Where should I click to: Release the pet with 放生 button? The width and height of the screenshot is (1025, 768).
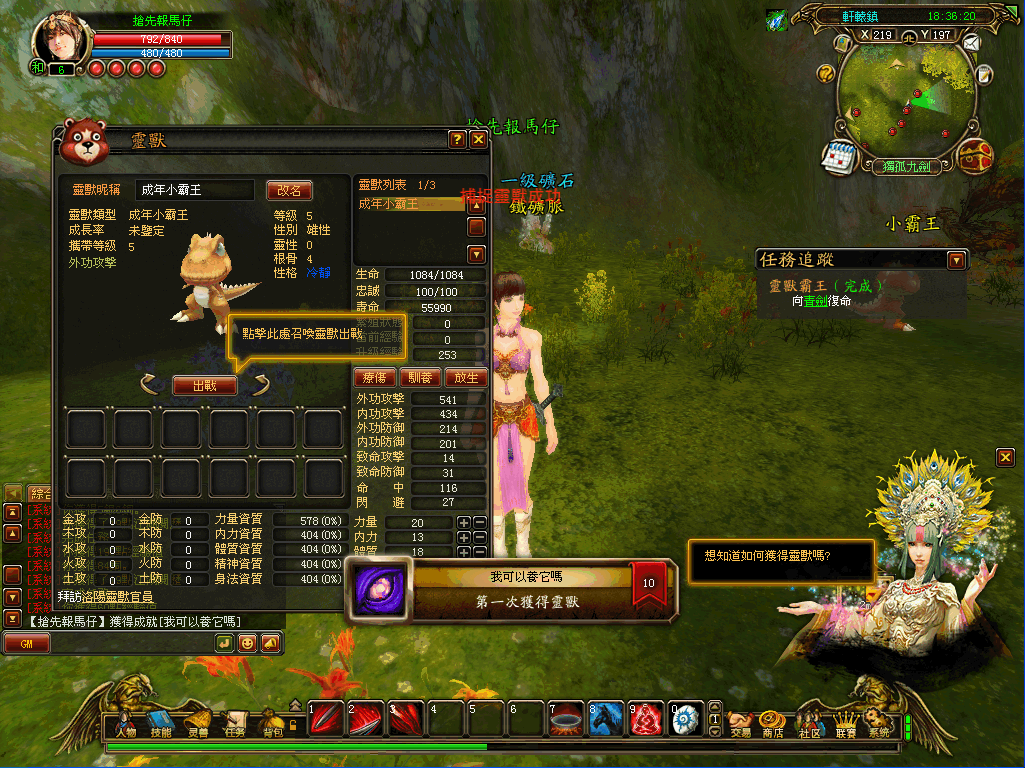(x=466, y=378)
